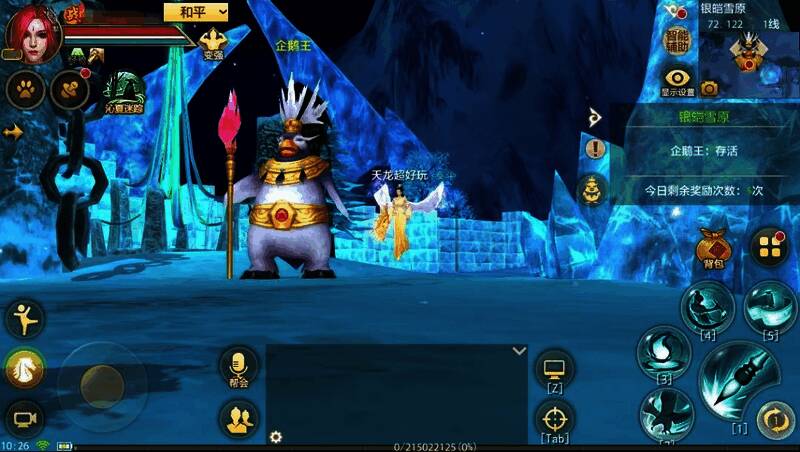Image resolution: width=800 pixels, height=452 pixels.
Task: Open the 和平 combat mode dropdown
Action: [196, 11]
